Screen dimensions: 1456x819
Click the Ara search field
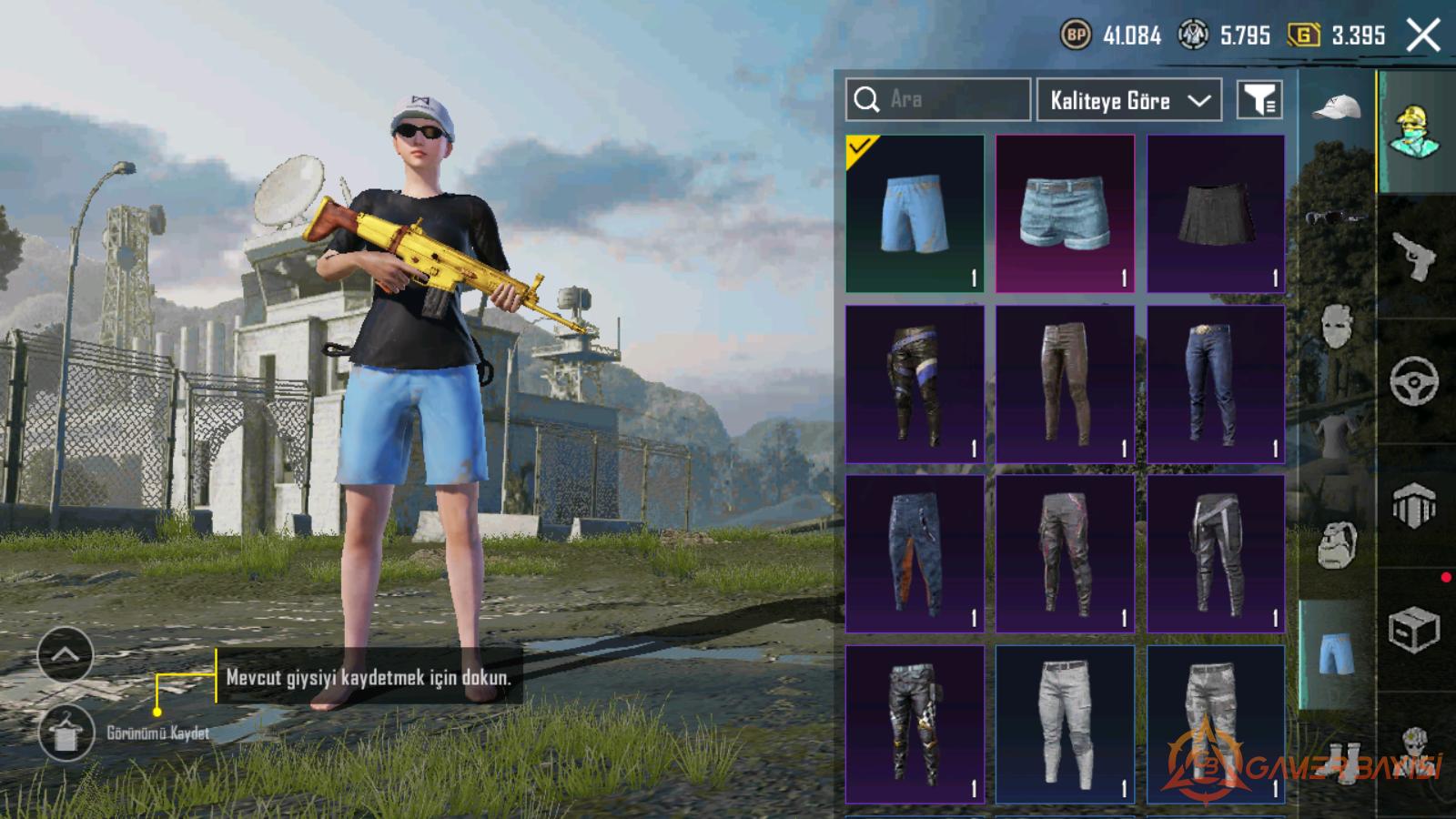[937, 99]
